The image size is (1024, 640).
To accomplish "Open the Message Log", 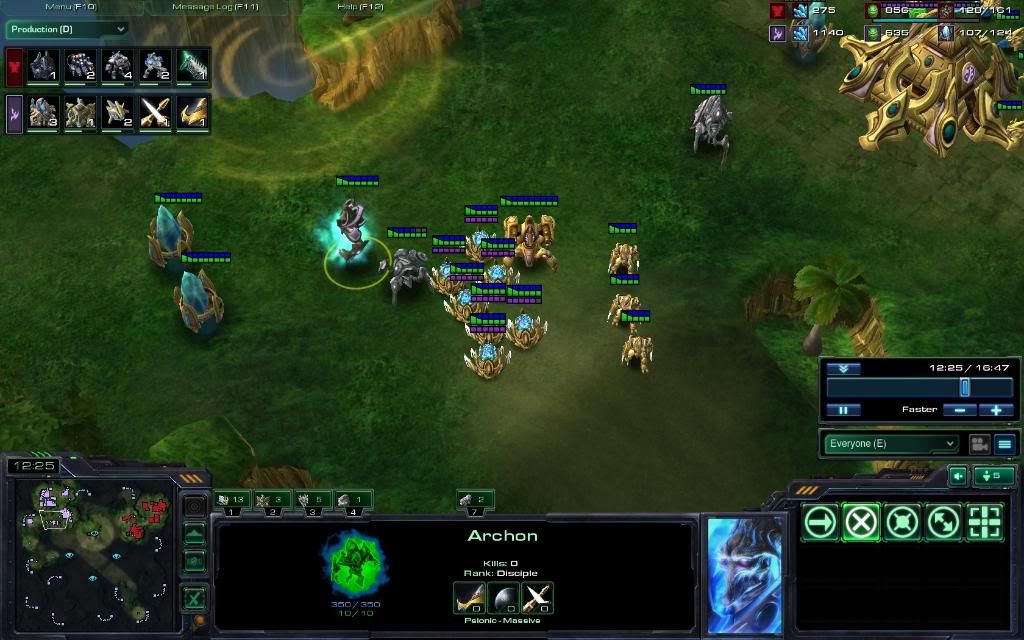I will [x=215, y=7].
